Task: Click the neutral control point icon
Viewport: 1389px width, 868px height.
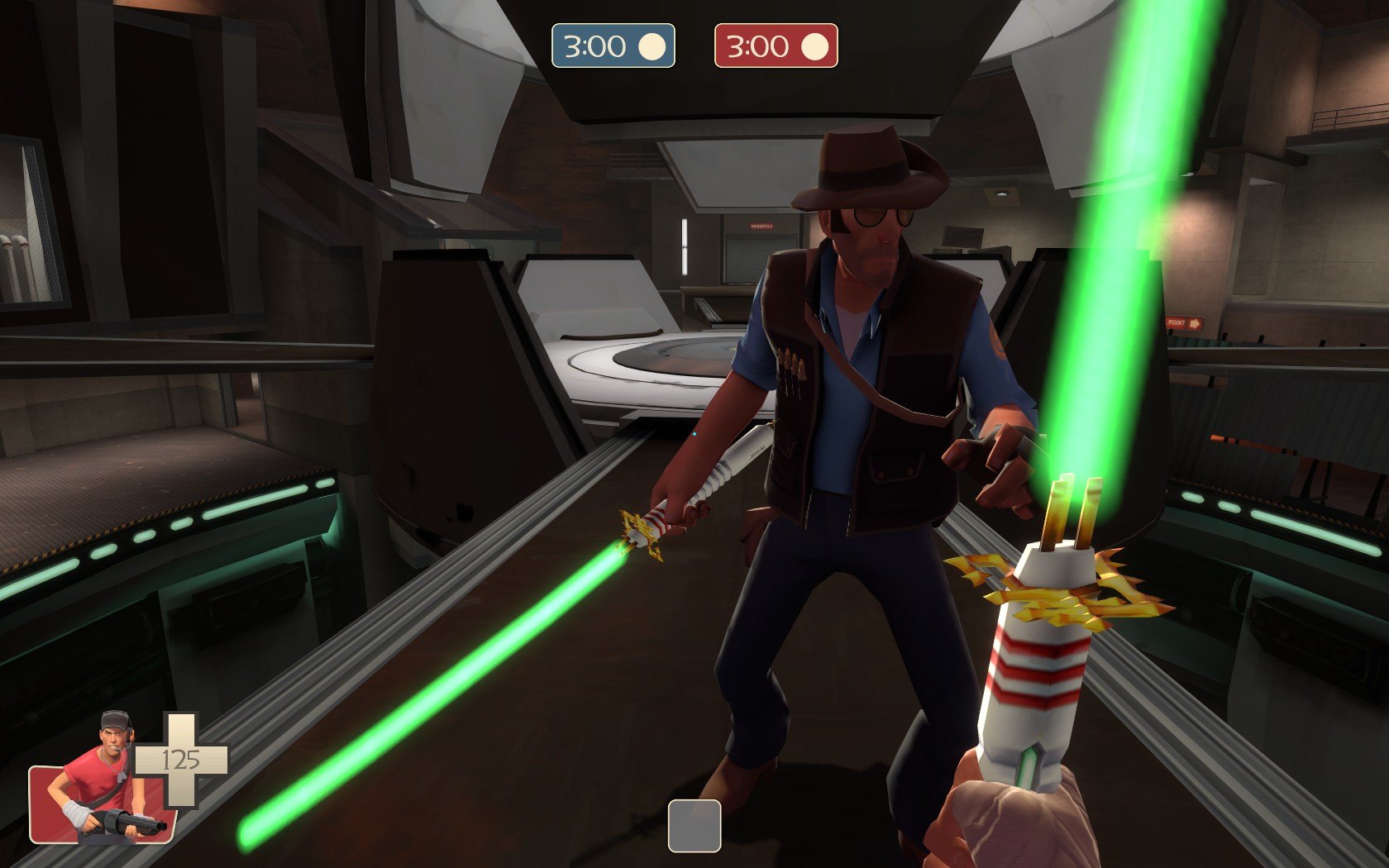Action: click(x=694, y=825)
